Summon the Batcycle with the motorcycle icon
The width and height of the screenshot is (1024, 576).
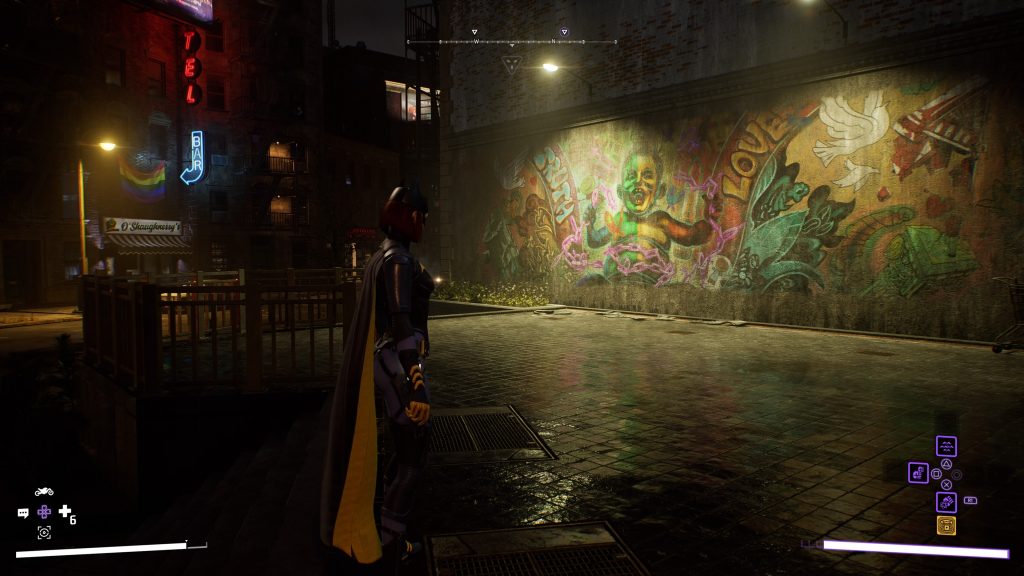click(x=44, y=492)
